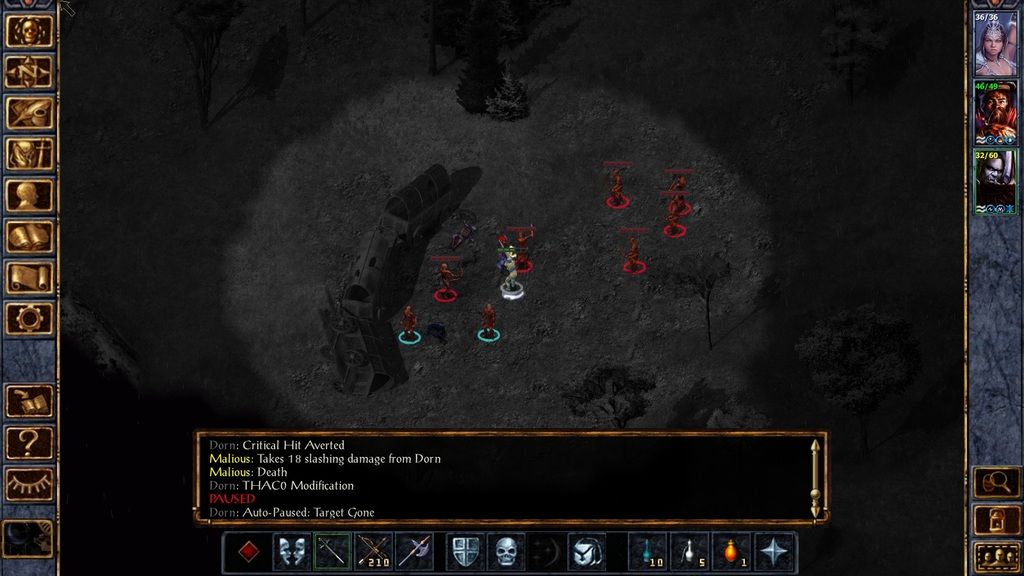Select the halberd weapon slot

pos(414,551)
